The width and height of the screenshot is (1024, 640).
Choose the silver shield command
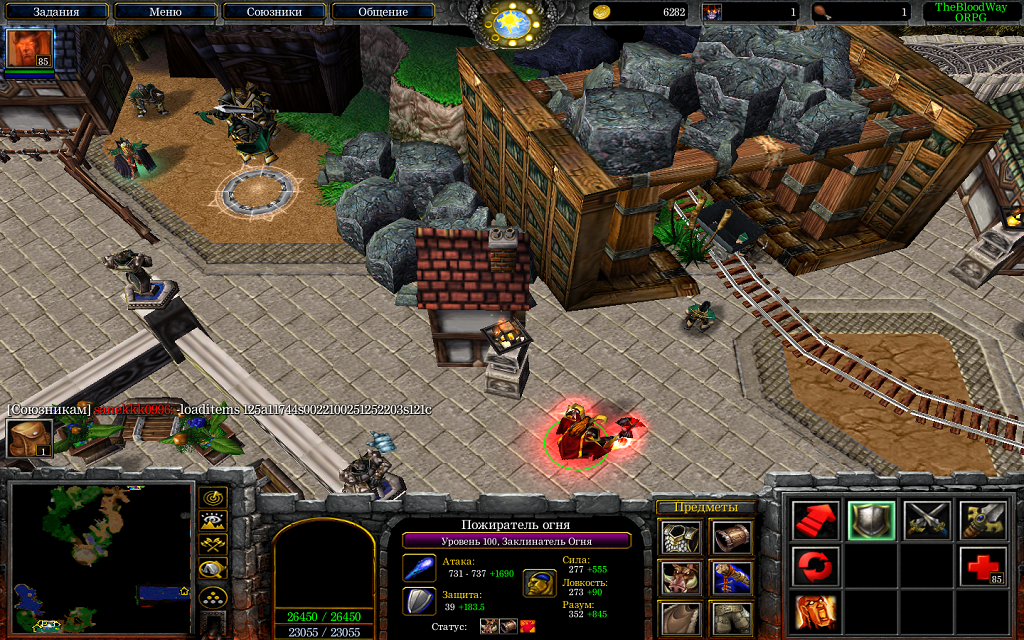(x=871, y=520)
